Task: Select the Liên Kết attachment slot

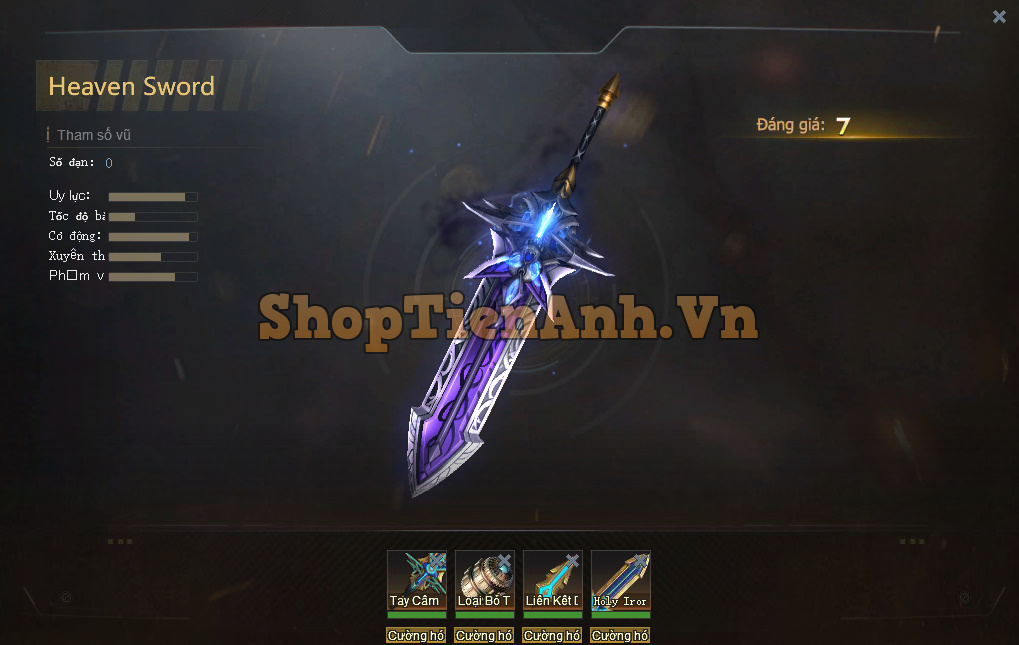Action: (552, 582)
